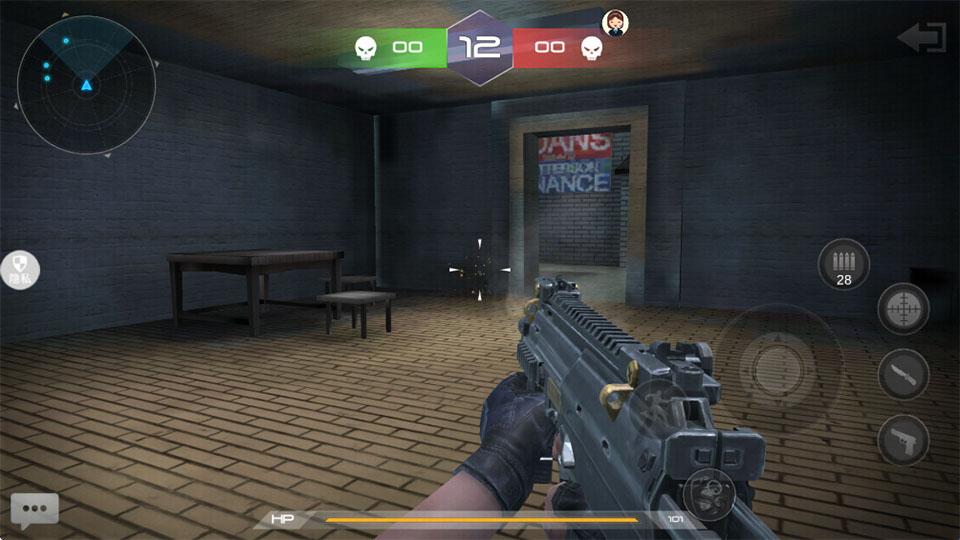Image resolution: width=960 pixels, height=540 pixels.
Task: Tap the circular radar minimap
Action: [87, 85]
